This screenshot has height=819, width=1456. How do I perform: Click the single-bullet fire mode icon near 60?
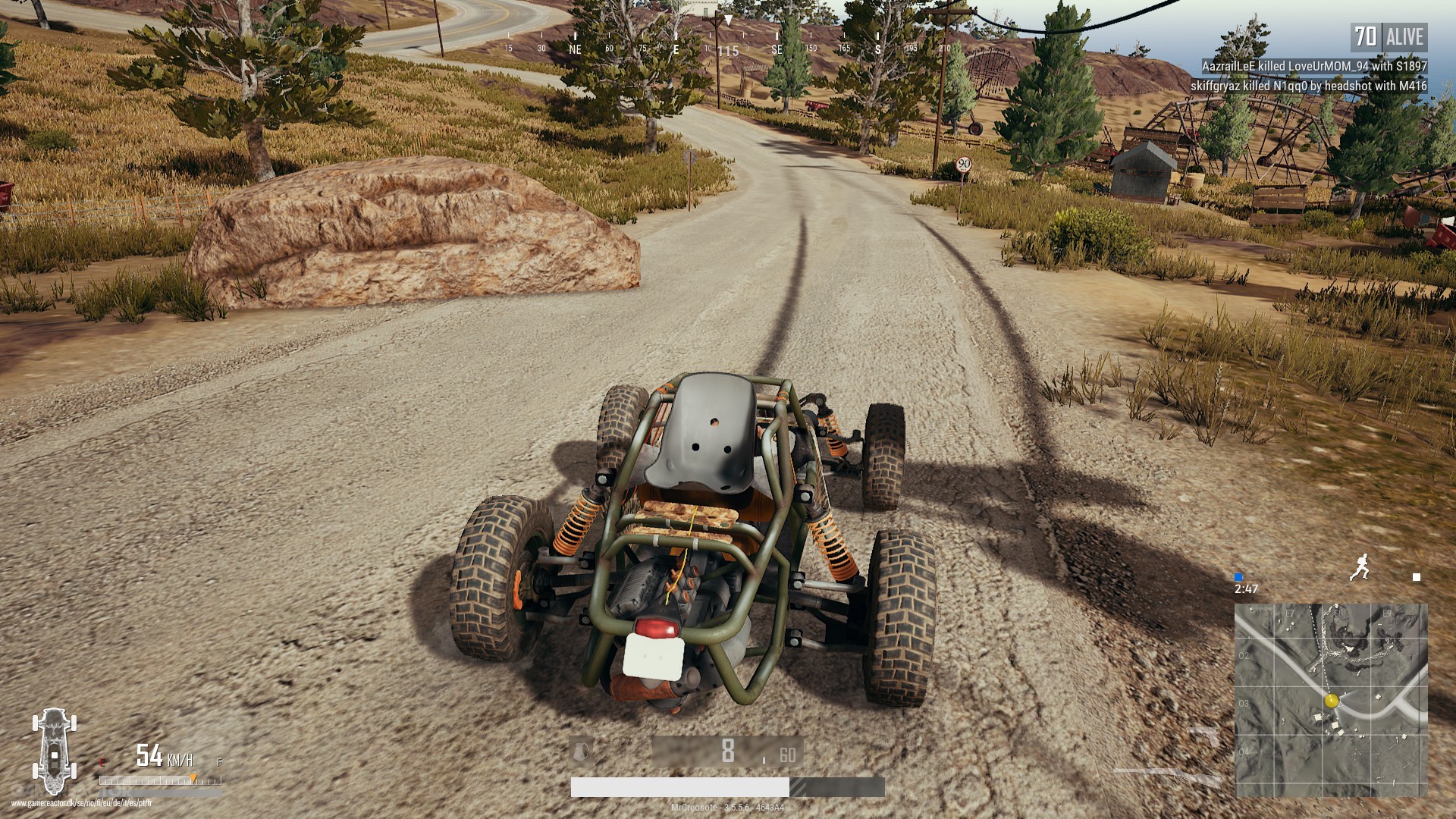(764, 761)
